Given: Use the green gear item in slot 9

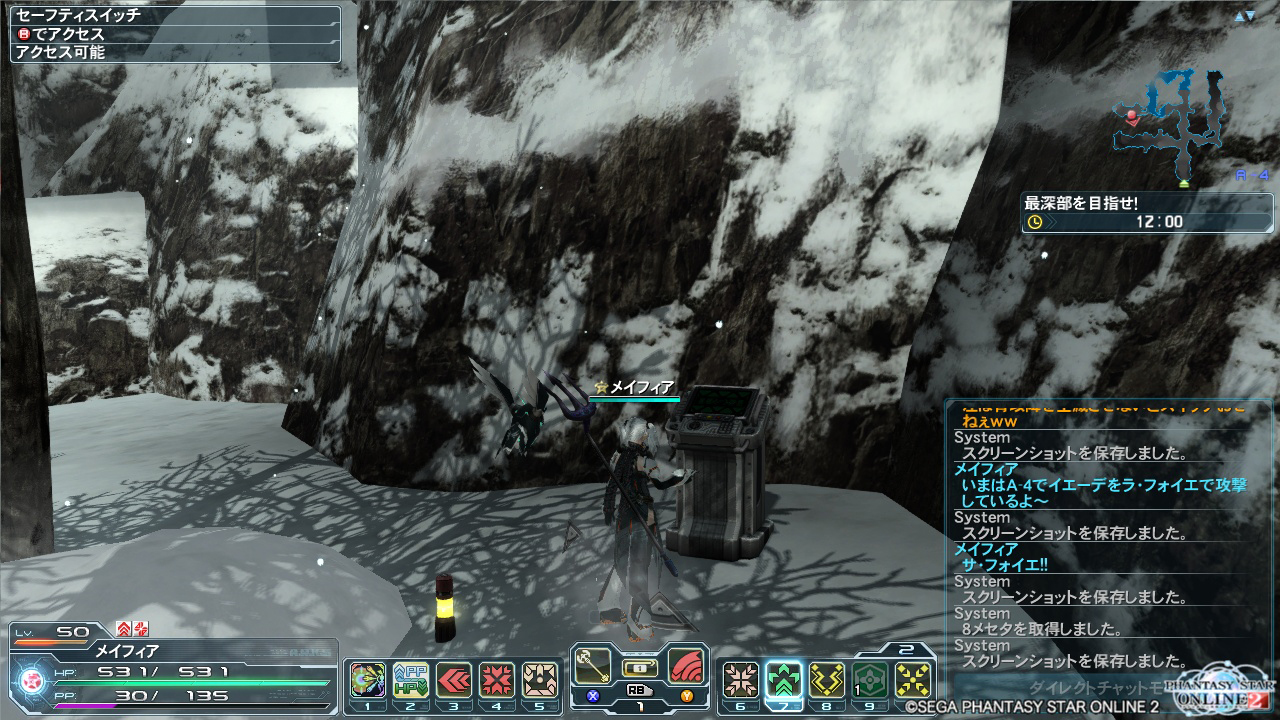Looking at the screenshot, I should click(x=870, y=679).
